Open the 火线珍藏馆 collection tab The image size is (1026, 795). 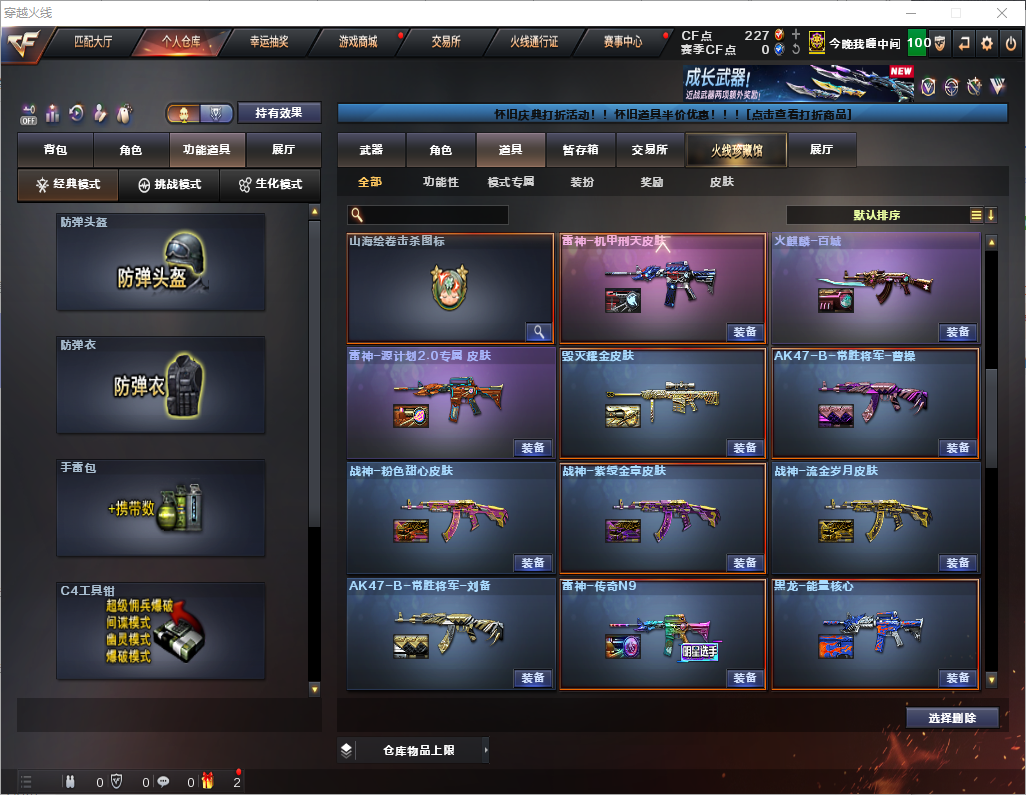(735, 150)
